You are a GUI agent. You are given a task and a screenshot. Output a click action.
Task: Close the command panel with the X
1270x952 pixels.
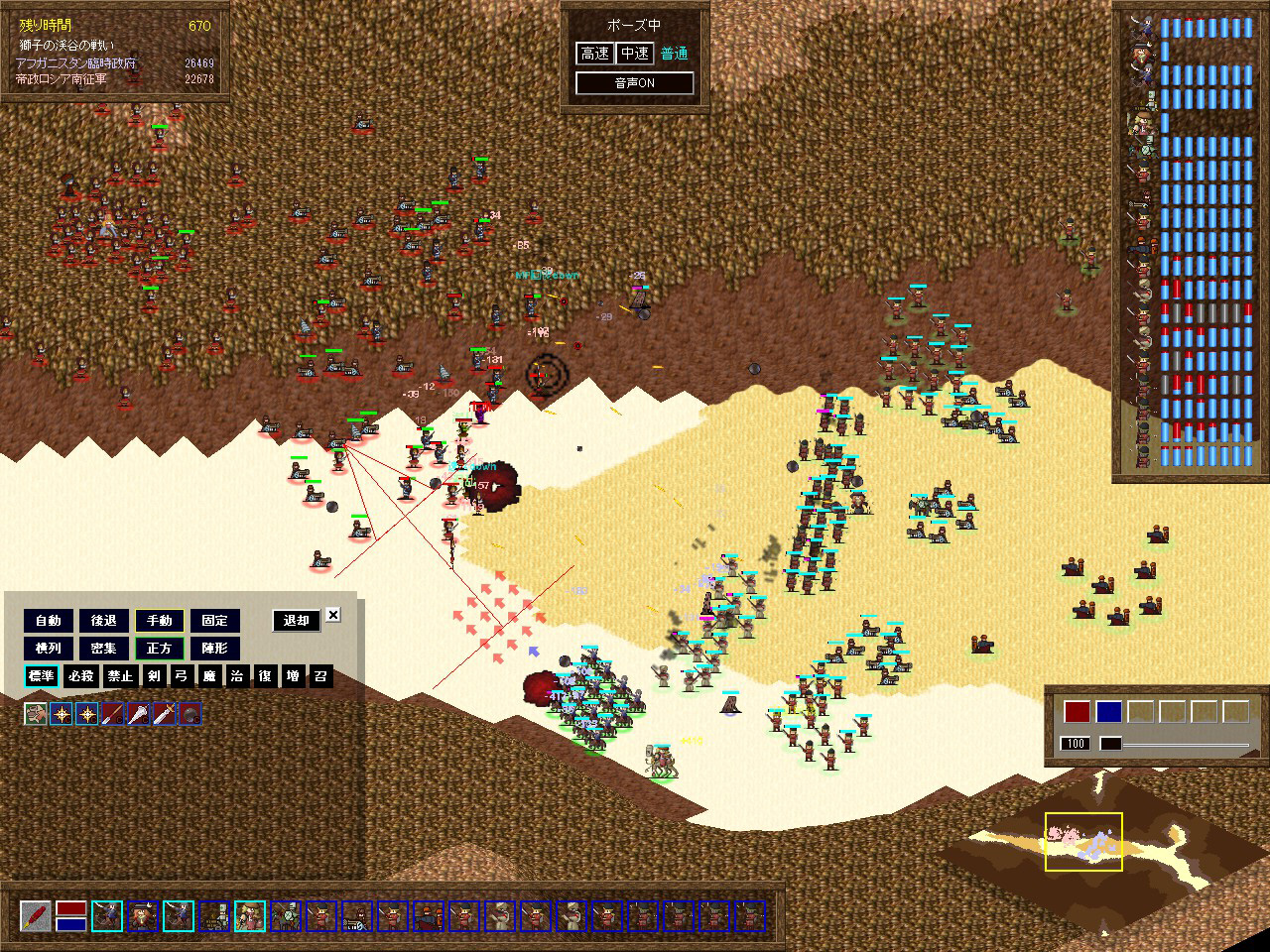333,615
